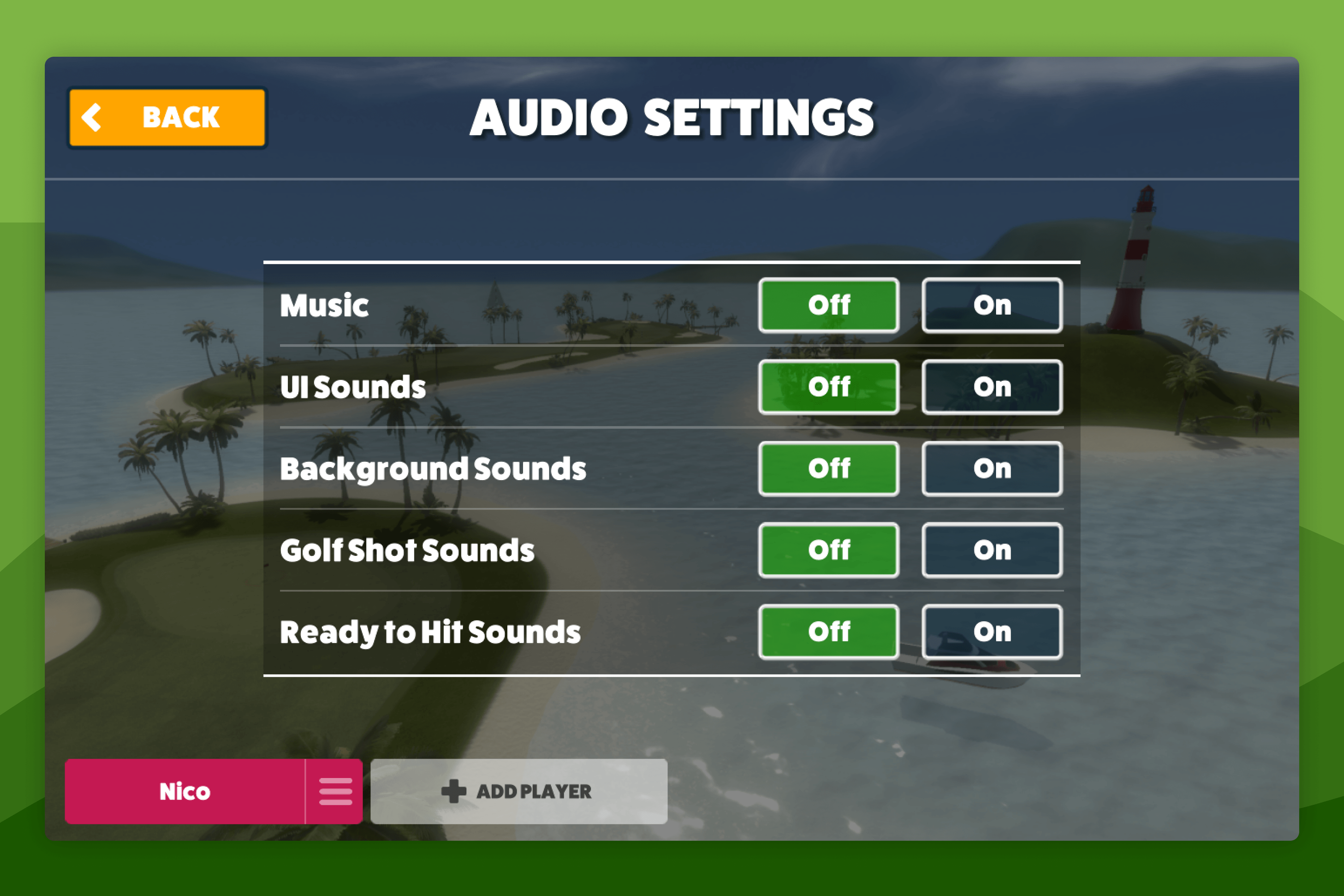1344x896 pixels.
Task: Turn off the Music setting
Action: (828, 305)
